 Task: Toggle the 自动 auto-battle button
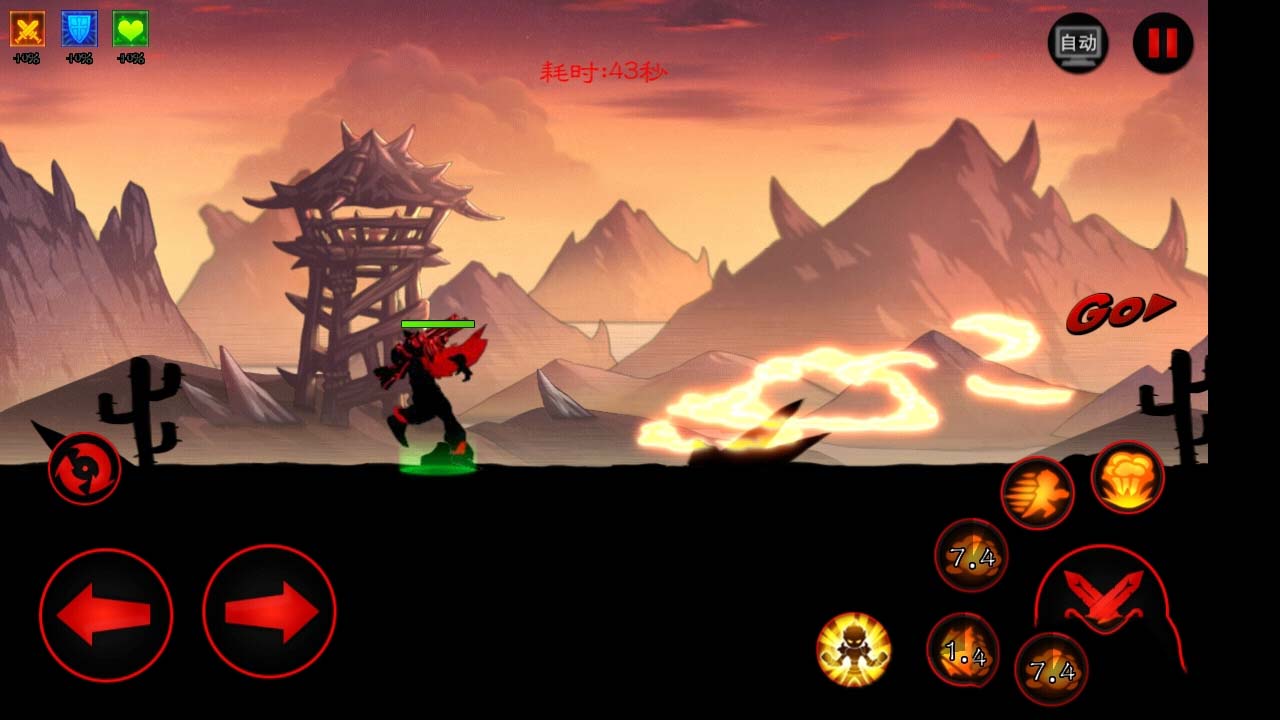click(1077, 43)
